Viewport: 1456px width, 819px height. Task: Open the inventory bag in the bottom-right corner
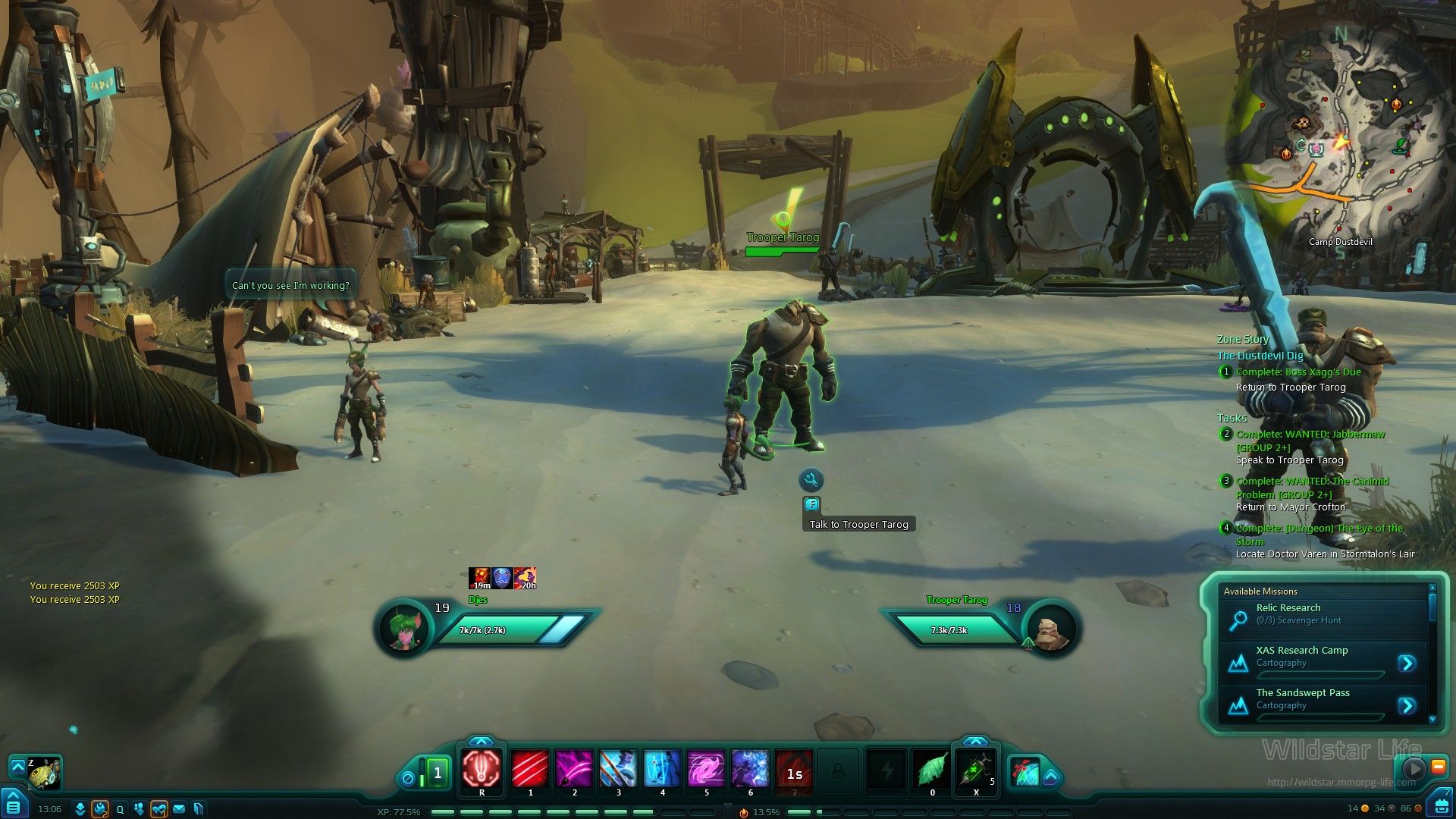pyautogui.click(x=1439, y=803)
